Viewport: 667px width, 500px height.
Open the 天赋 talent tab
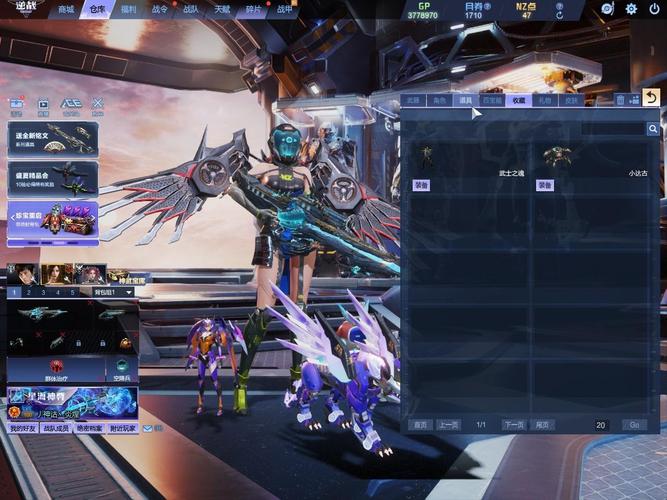[222, 9]
